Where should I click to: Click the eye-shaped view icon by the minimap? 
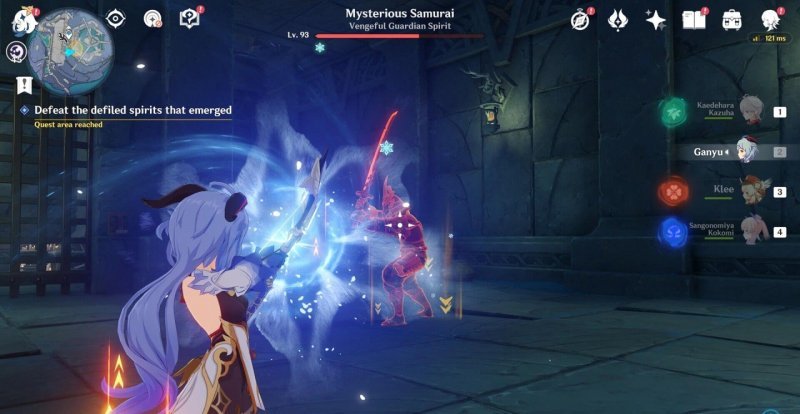[117, 18]
